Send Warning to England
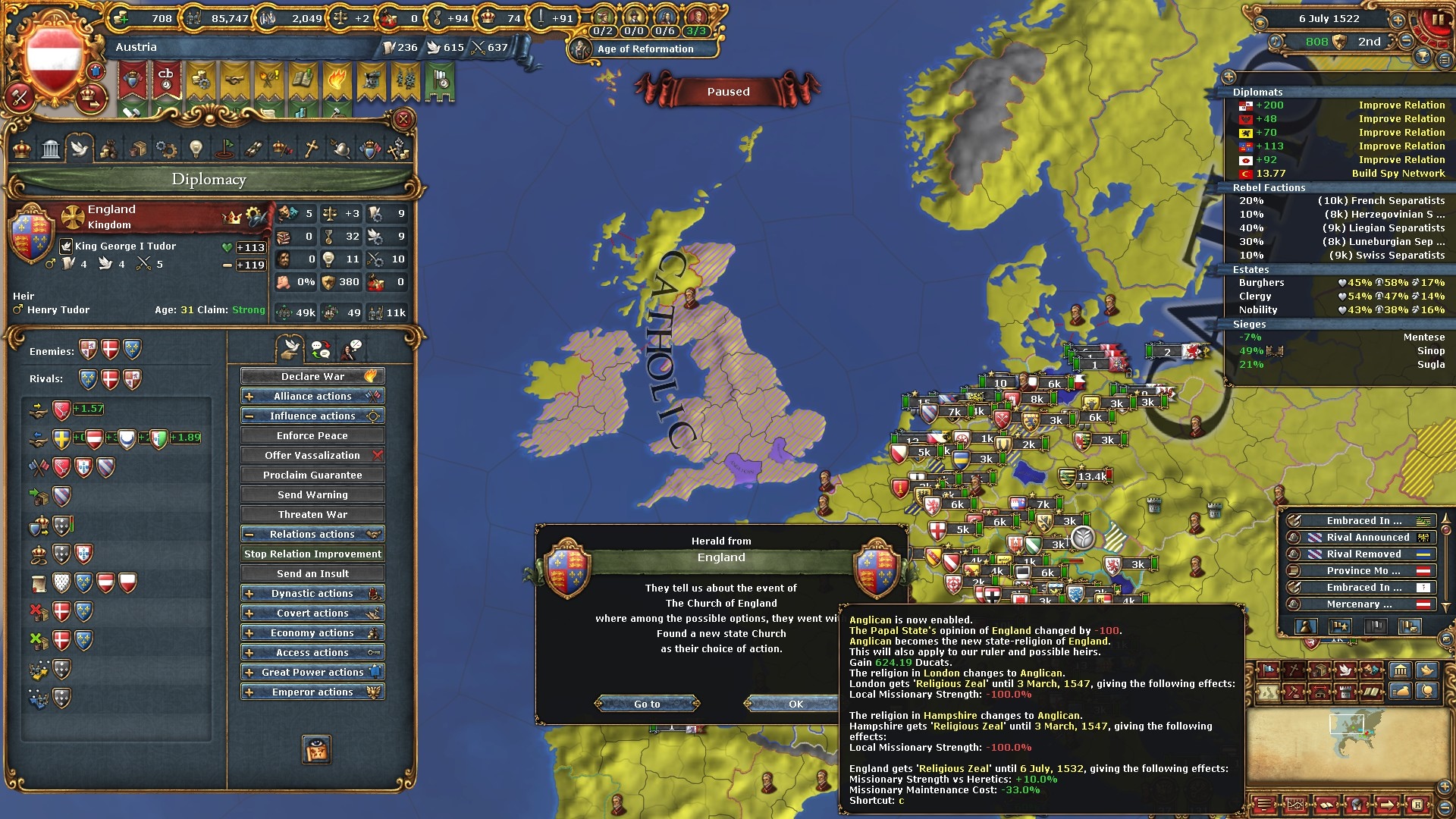 click(x=312, y=494)
